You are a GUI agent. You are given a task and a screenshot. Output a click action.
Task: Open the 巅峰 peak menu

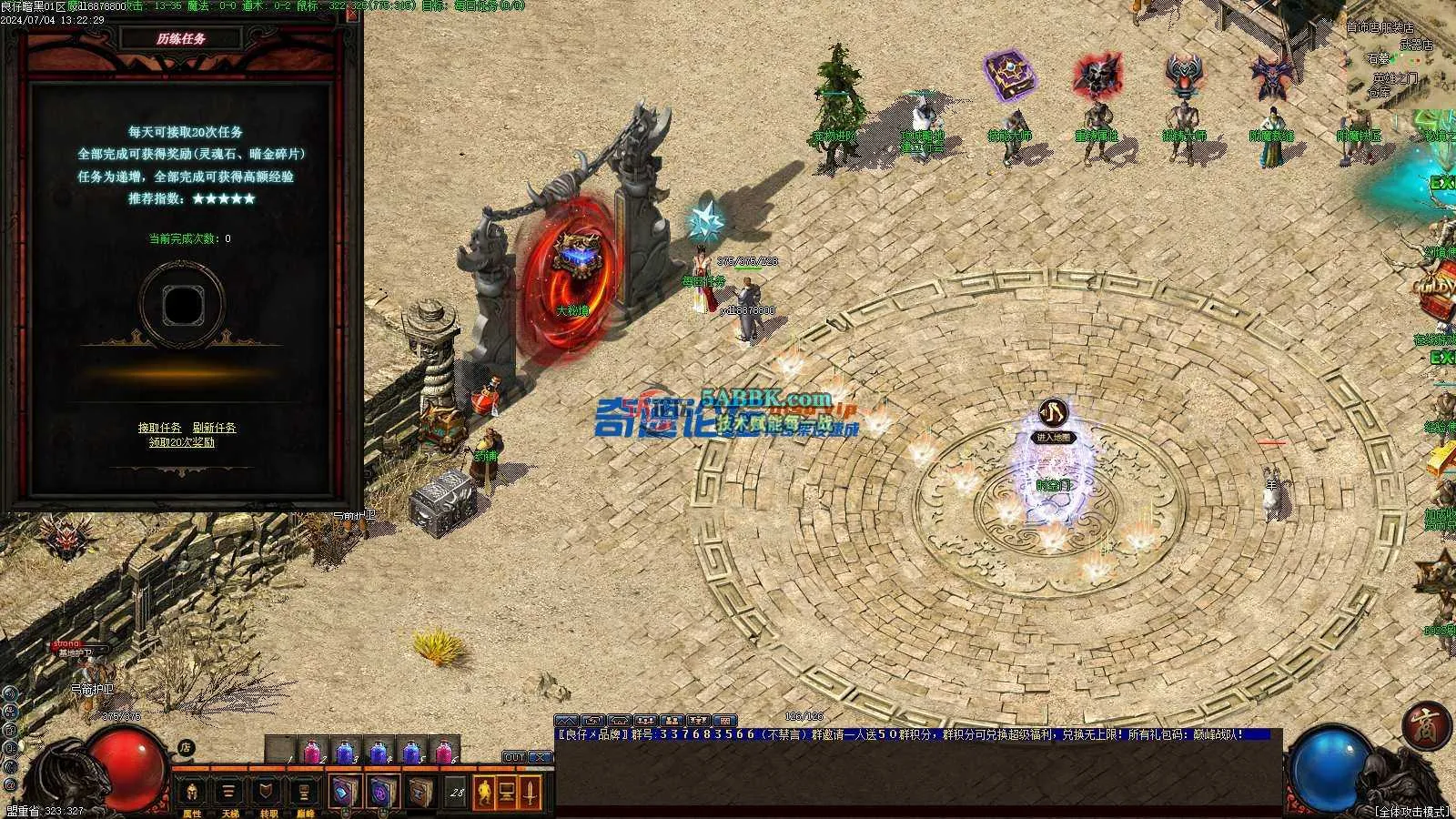point(305,794)
